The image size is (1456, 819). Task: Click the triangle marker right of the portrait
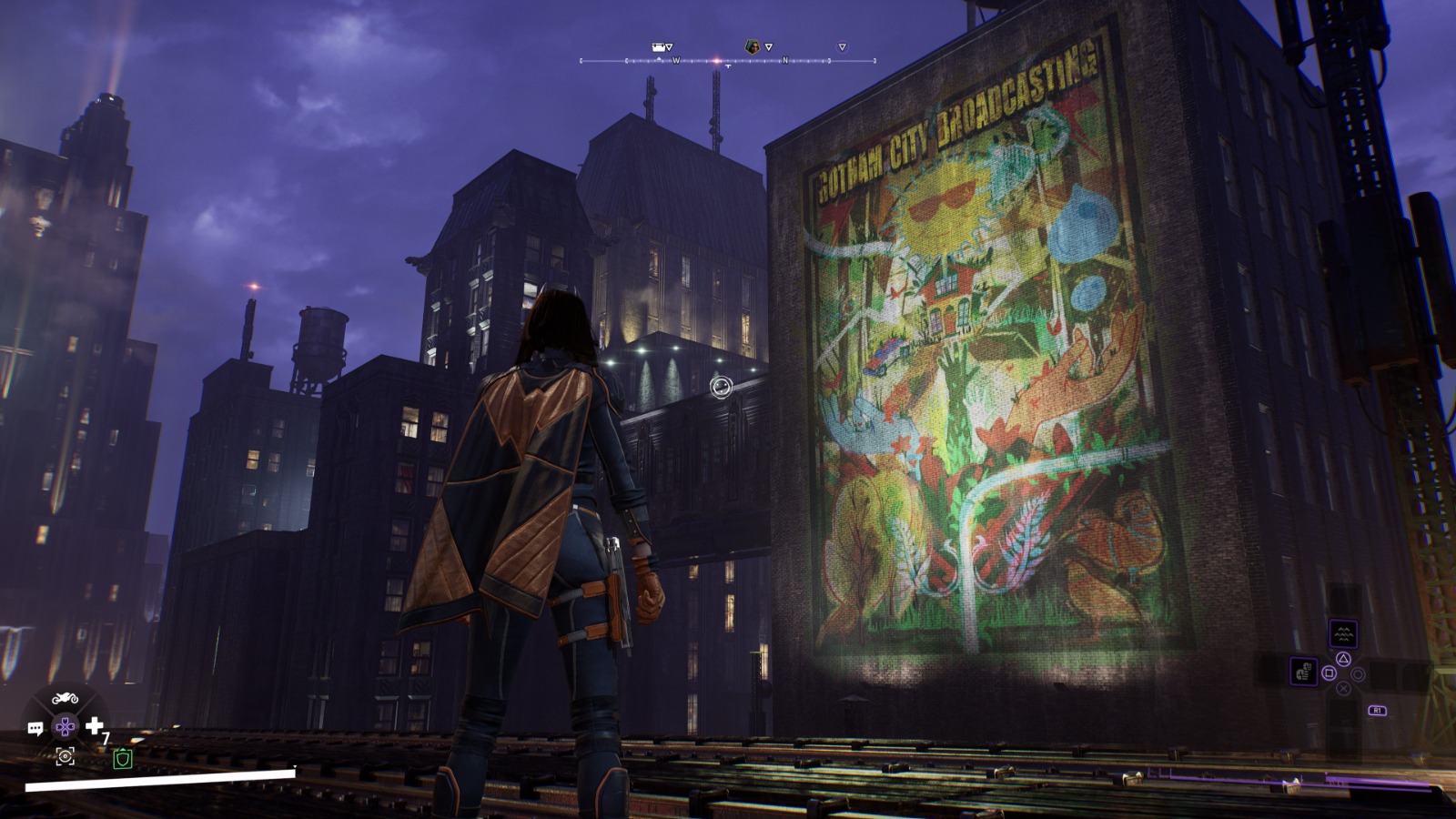coord(769,46)
